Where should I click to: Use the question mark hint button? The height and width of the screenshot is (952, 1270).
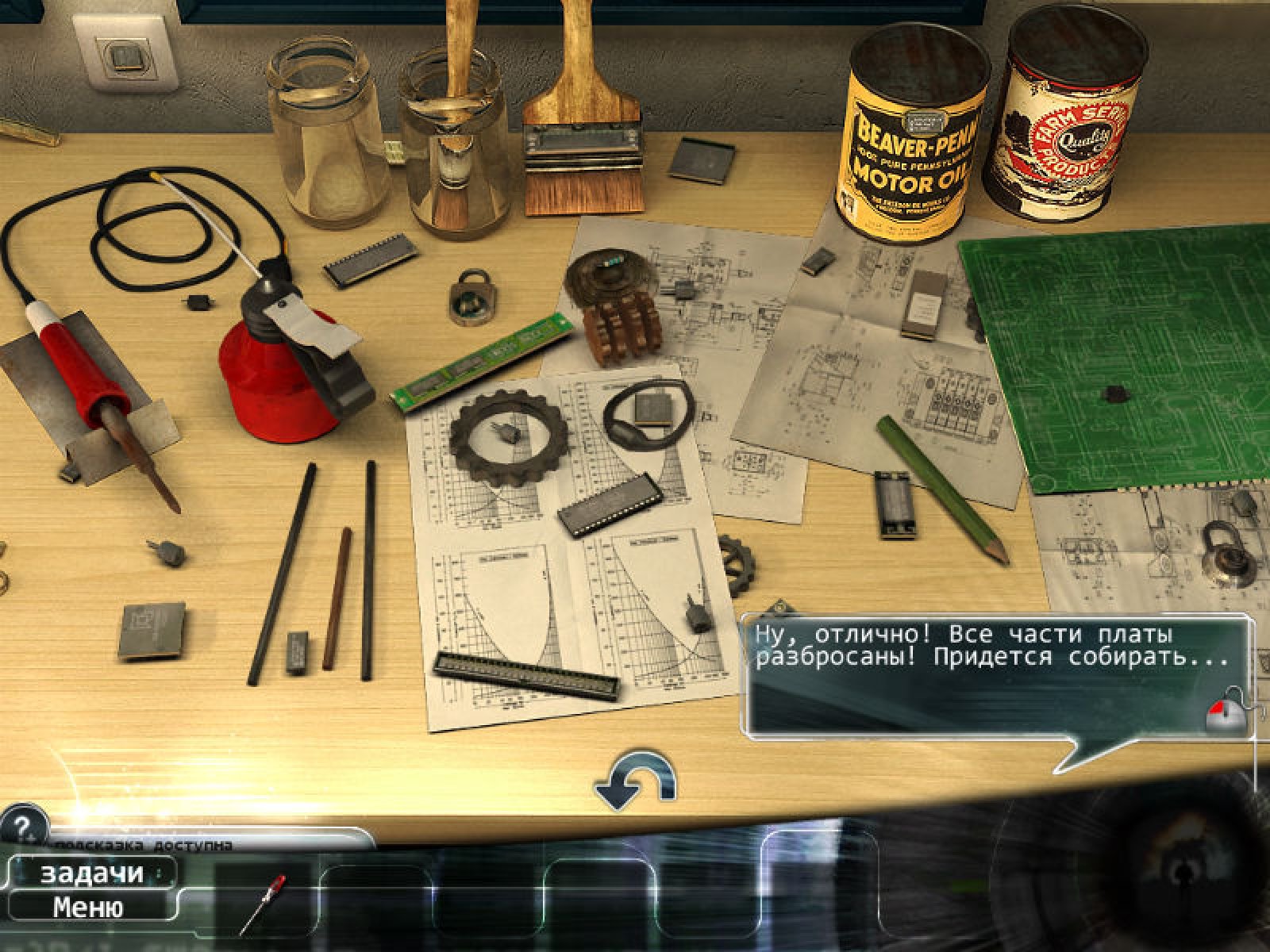23,828
